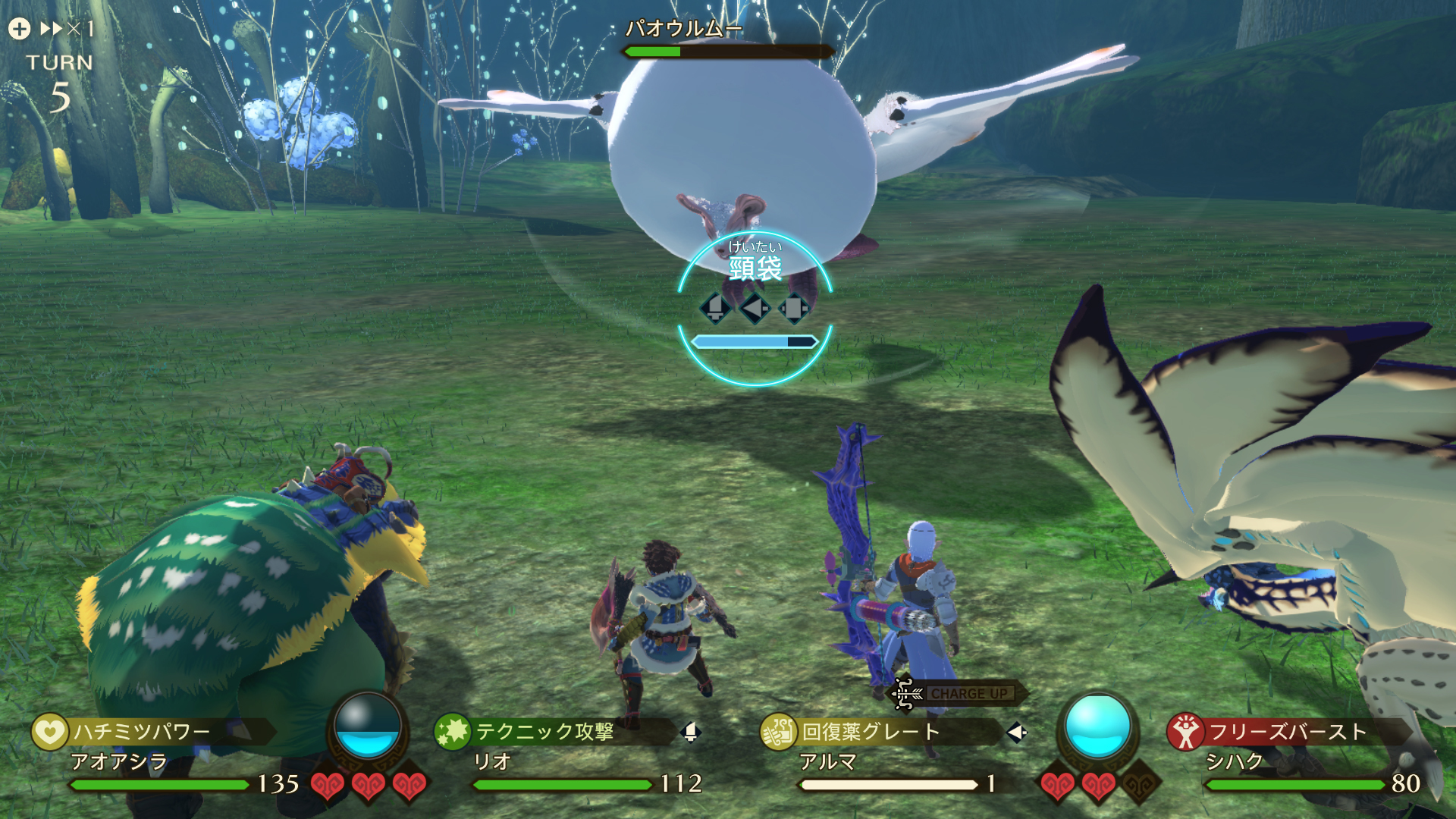Click the red icon beside フリーズバースト
1456x819 pixels.
[x=1185, y=732]
